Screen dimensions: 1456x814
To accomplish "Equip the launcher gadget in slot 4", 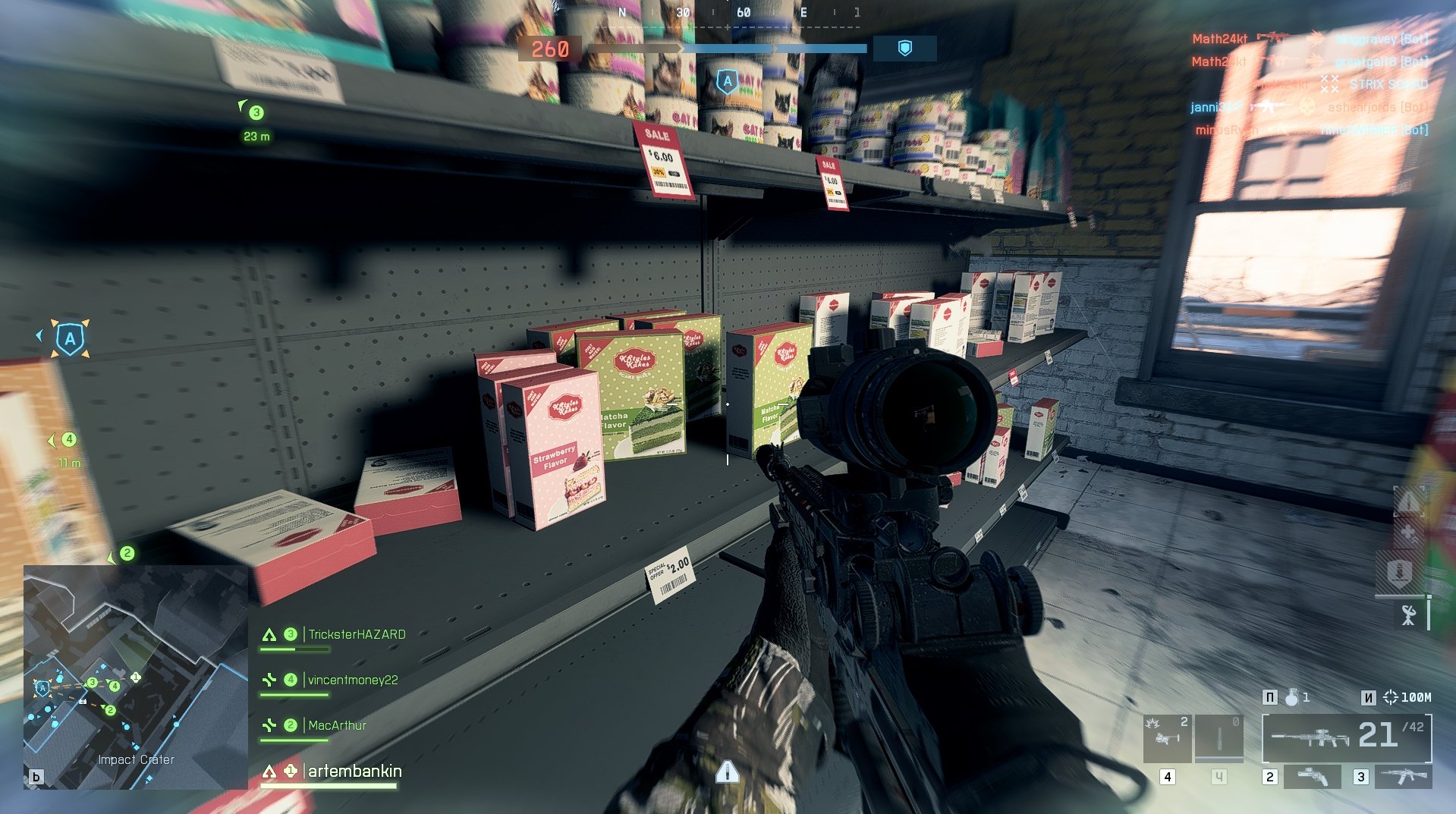I will tap(1167, 737).
